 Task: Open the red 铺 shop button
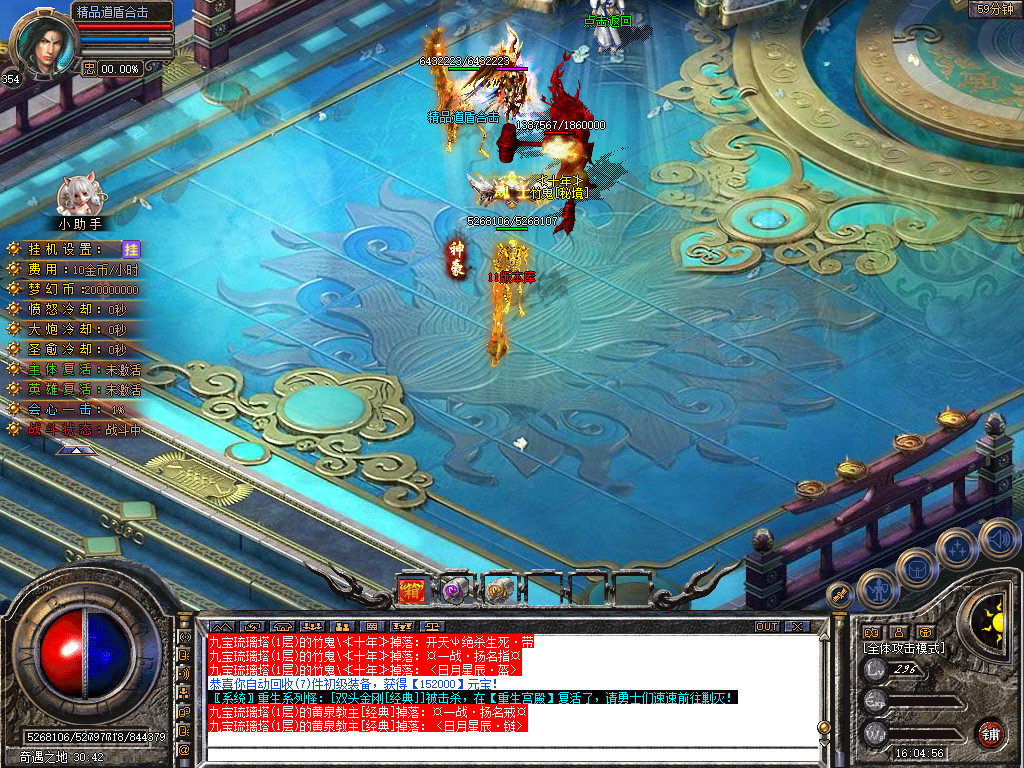coord(990,733)
